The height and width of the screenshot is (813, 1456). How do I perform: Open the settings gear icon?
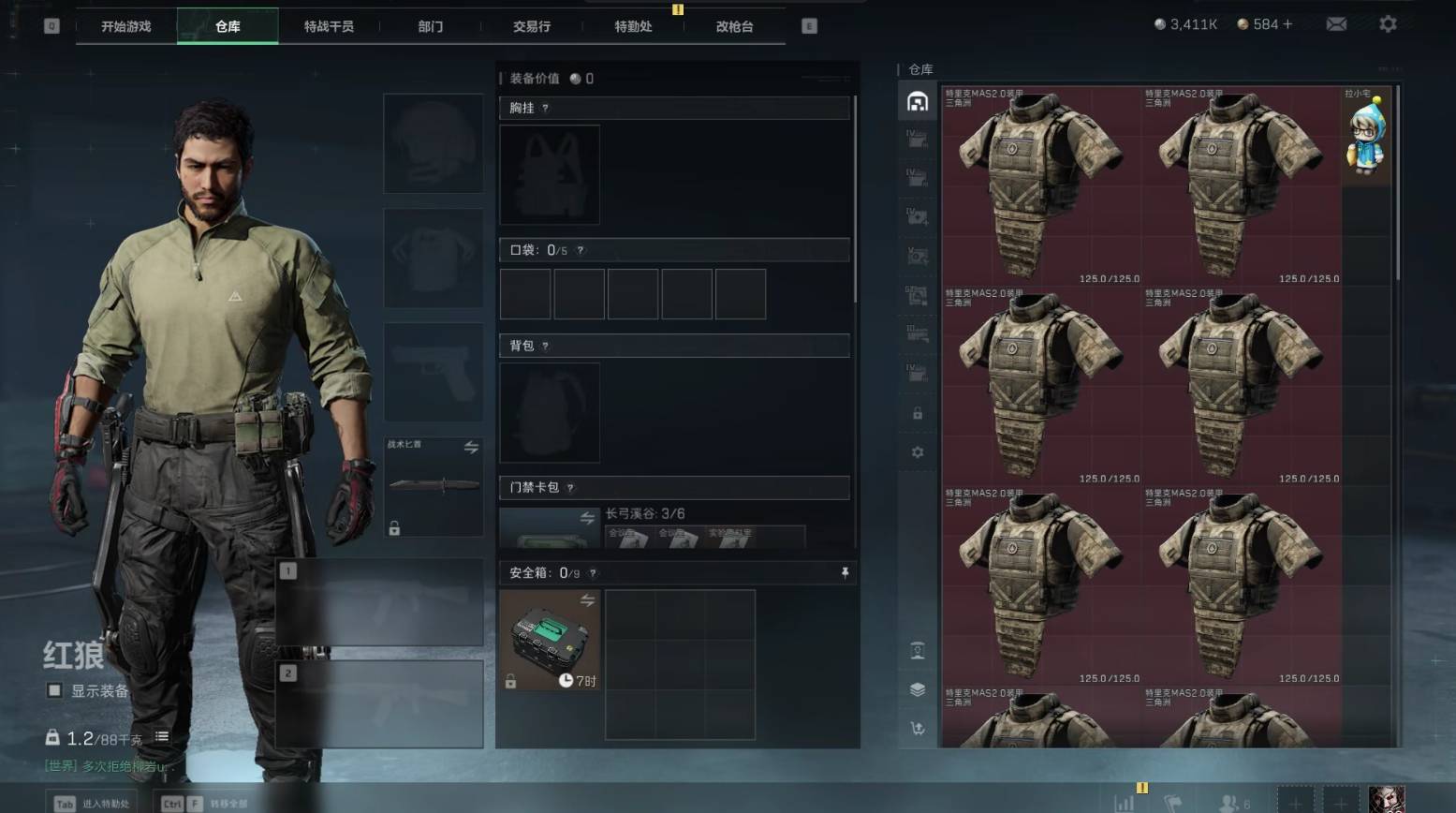tap(1388, 24)
